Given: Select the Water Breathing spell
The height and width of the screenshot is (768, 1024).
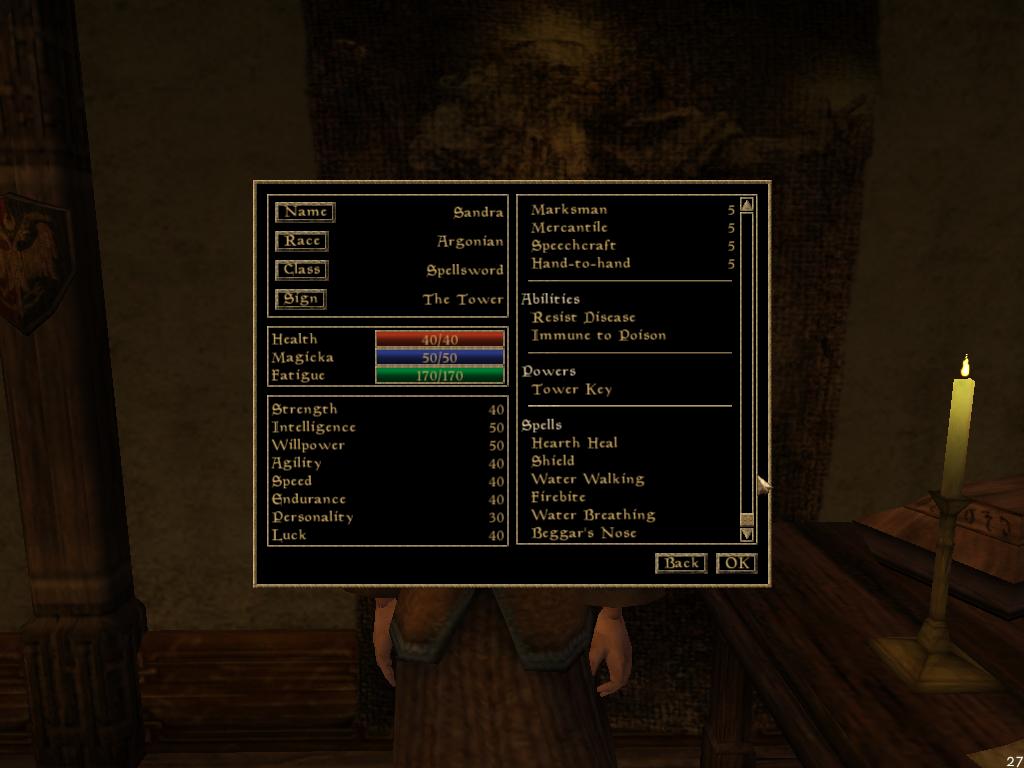Looking at the screenshot, I should (592, 515).
